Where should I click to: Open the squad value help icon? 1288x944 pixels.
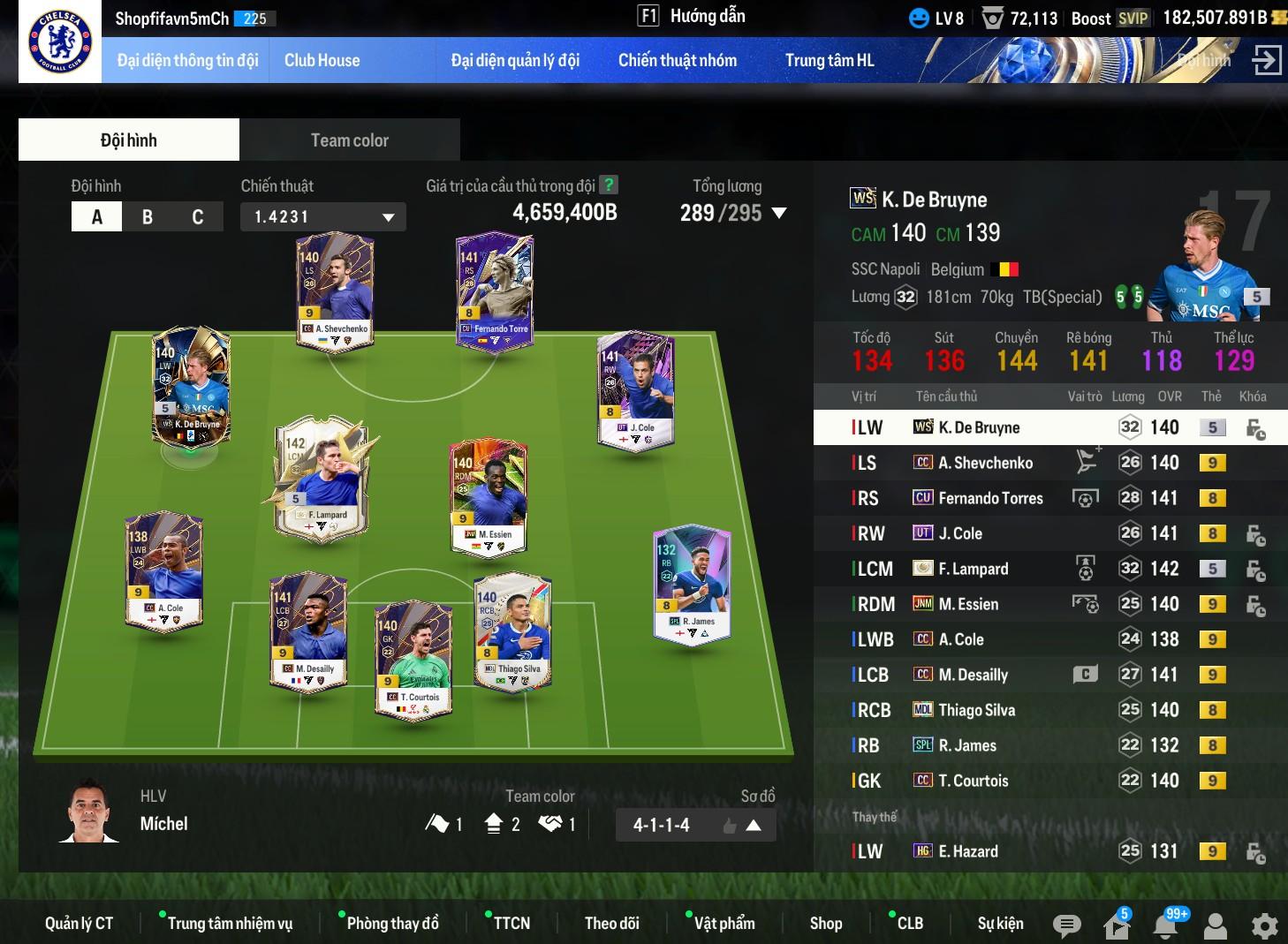coord(608,185)
